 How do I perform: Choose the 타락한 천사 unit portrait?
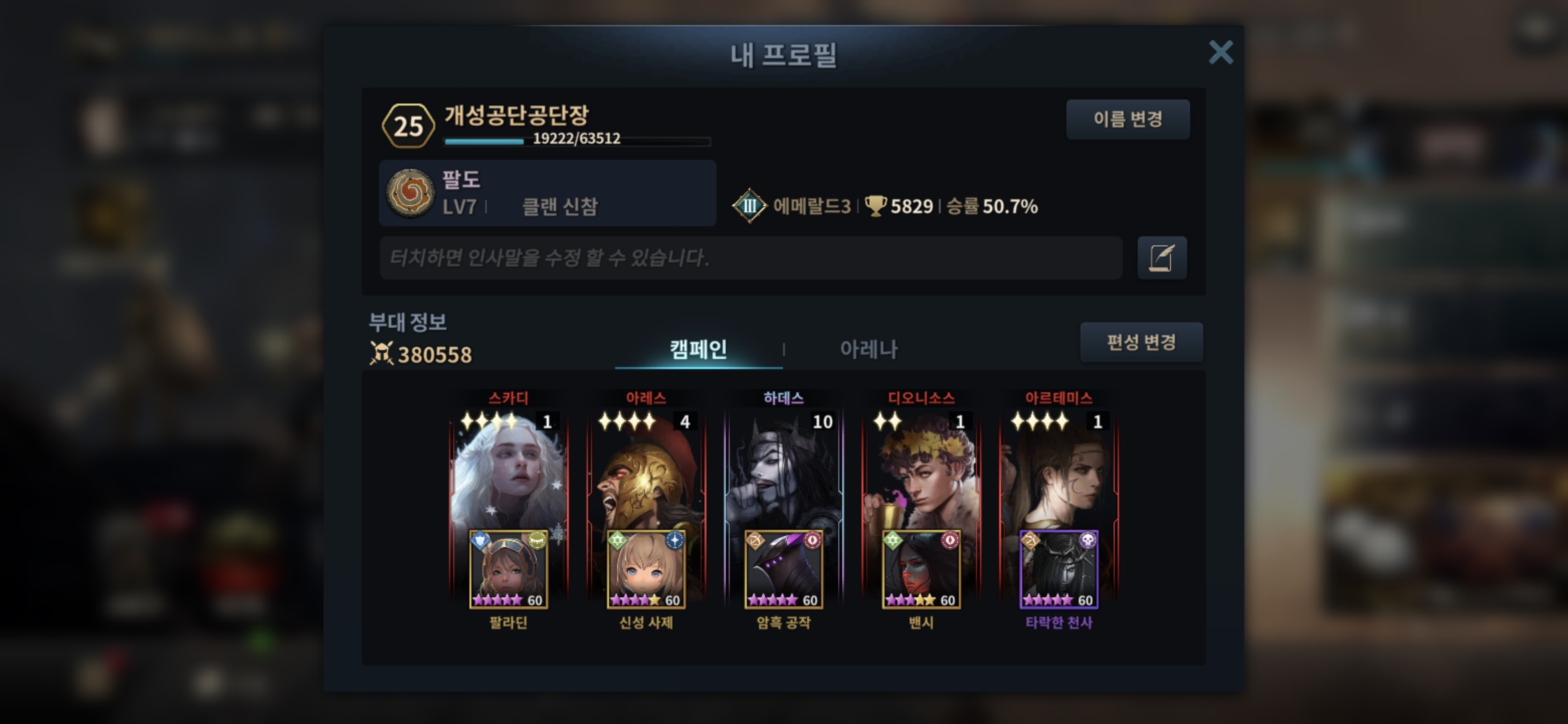1059,570
